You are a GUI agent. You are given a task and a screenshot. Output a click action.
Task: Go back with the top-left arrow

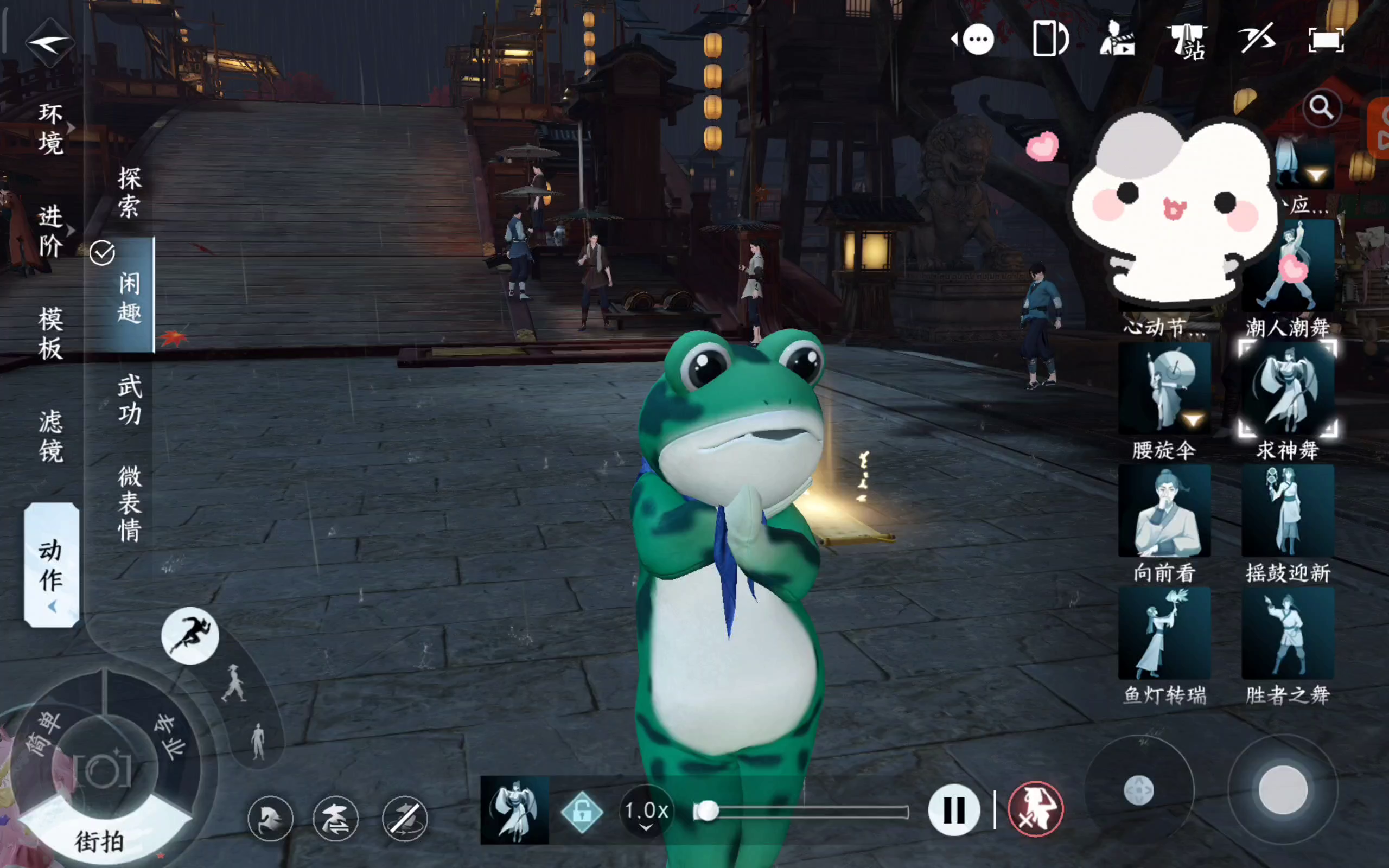50,41
